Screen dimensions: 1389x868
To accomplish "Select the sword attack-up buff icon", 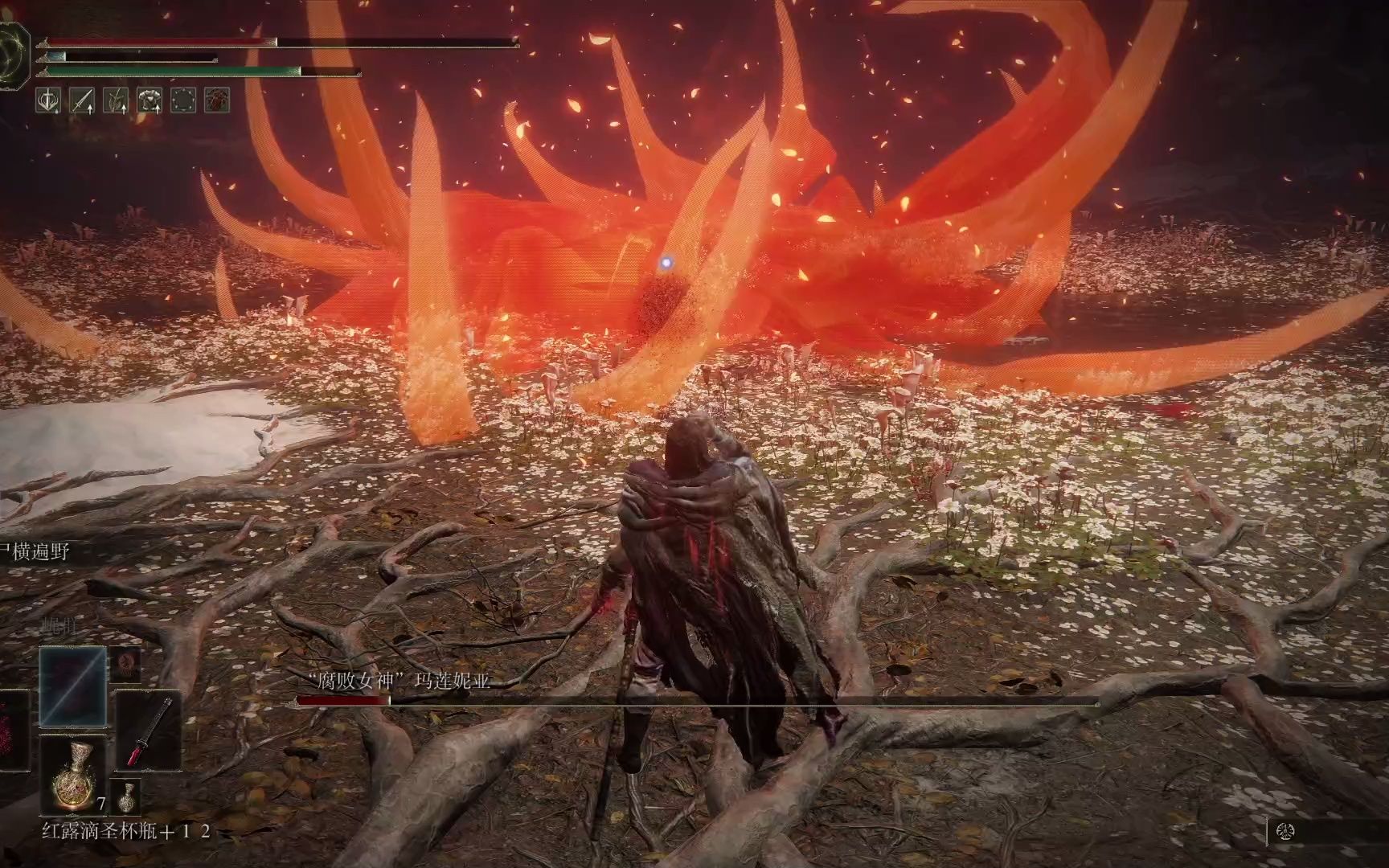I will (84, 100).
